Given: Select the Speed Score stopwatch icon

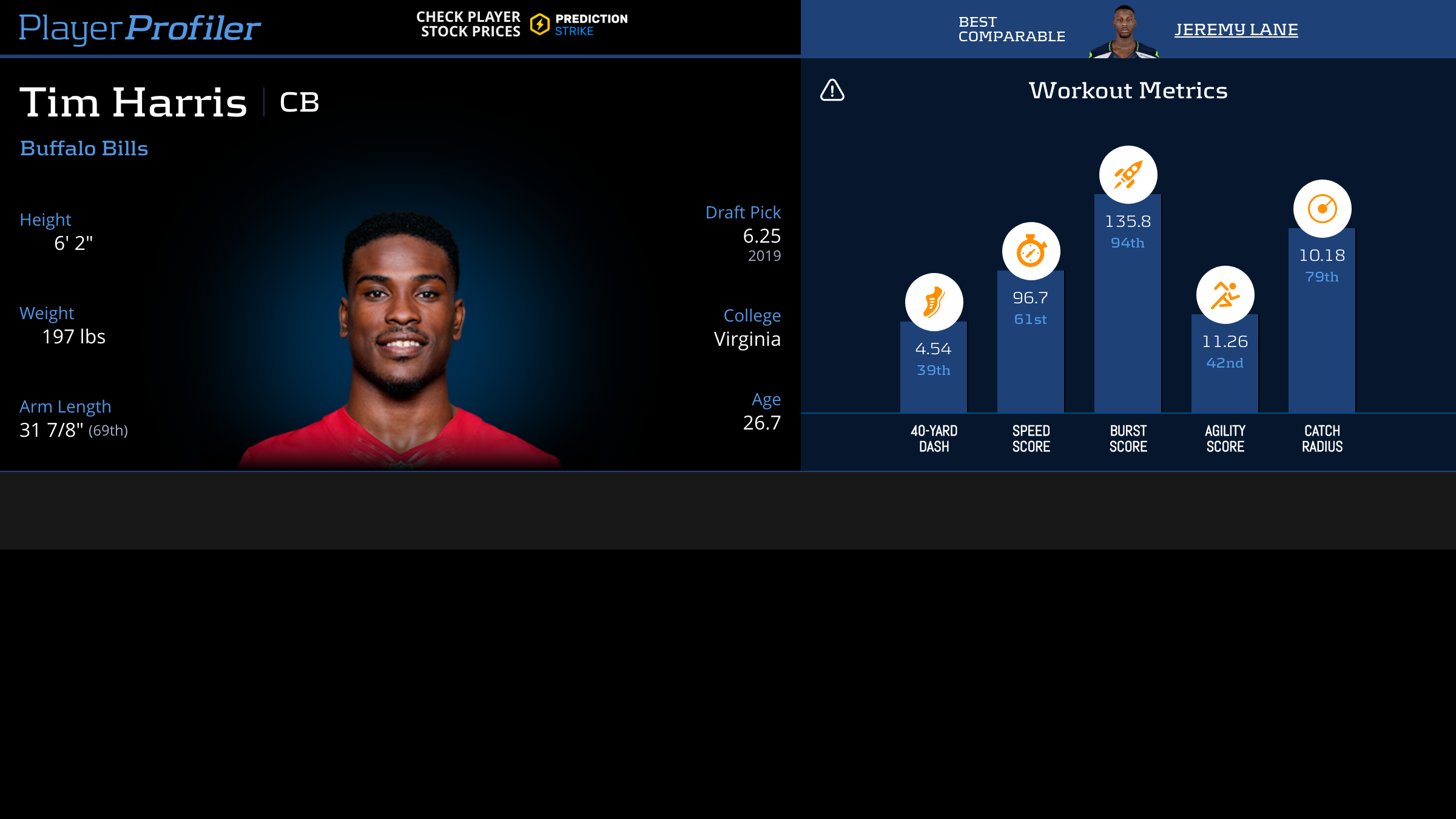Looking at the screenshot, I should 1031,251.
